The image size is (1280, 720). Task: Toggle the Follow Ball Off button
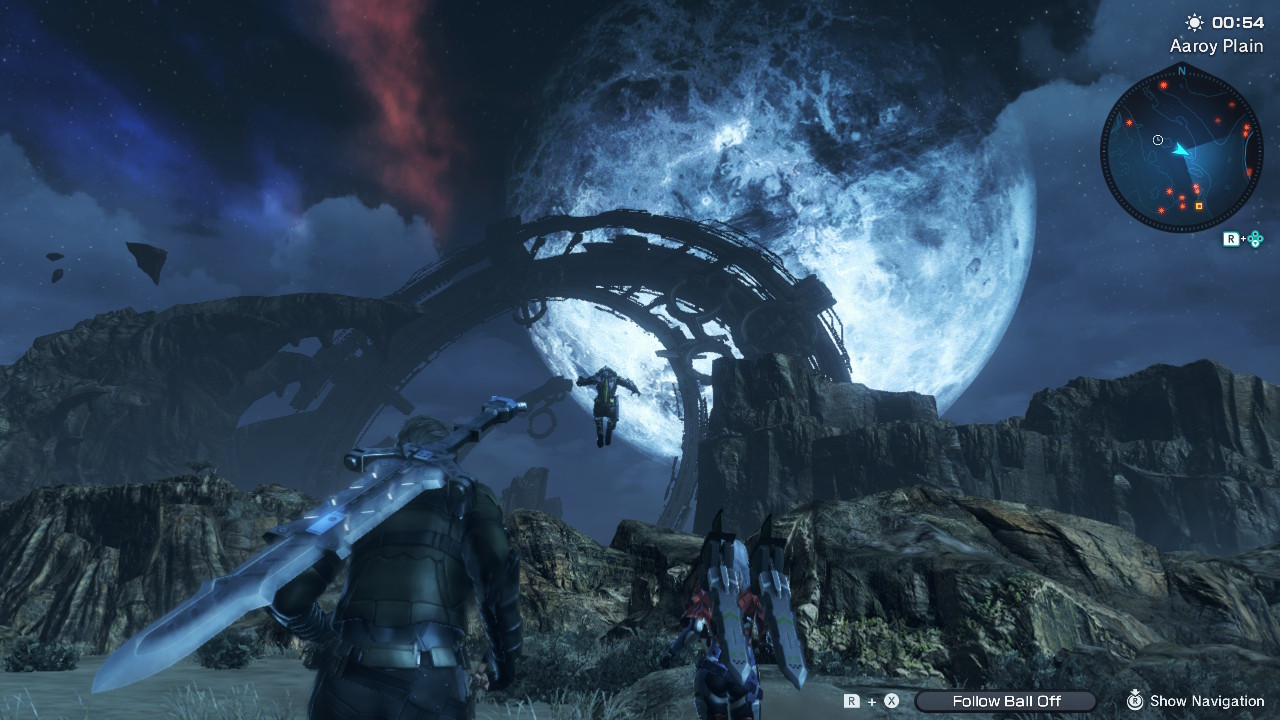1005,701
